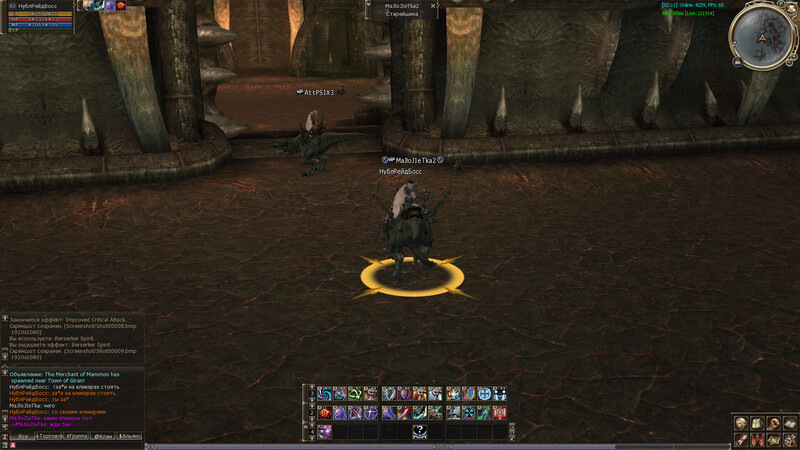Switch to the @Клан clan chat tab
Viewport: 800px width, 450px height.
[103, 437]
